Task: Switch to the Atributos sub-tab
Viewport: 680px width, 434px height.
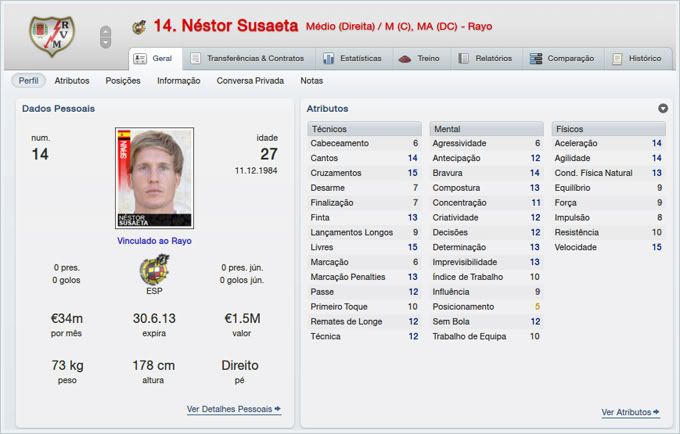Action: [72, 80]
